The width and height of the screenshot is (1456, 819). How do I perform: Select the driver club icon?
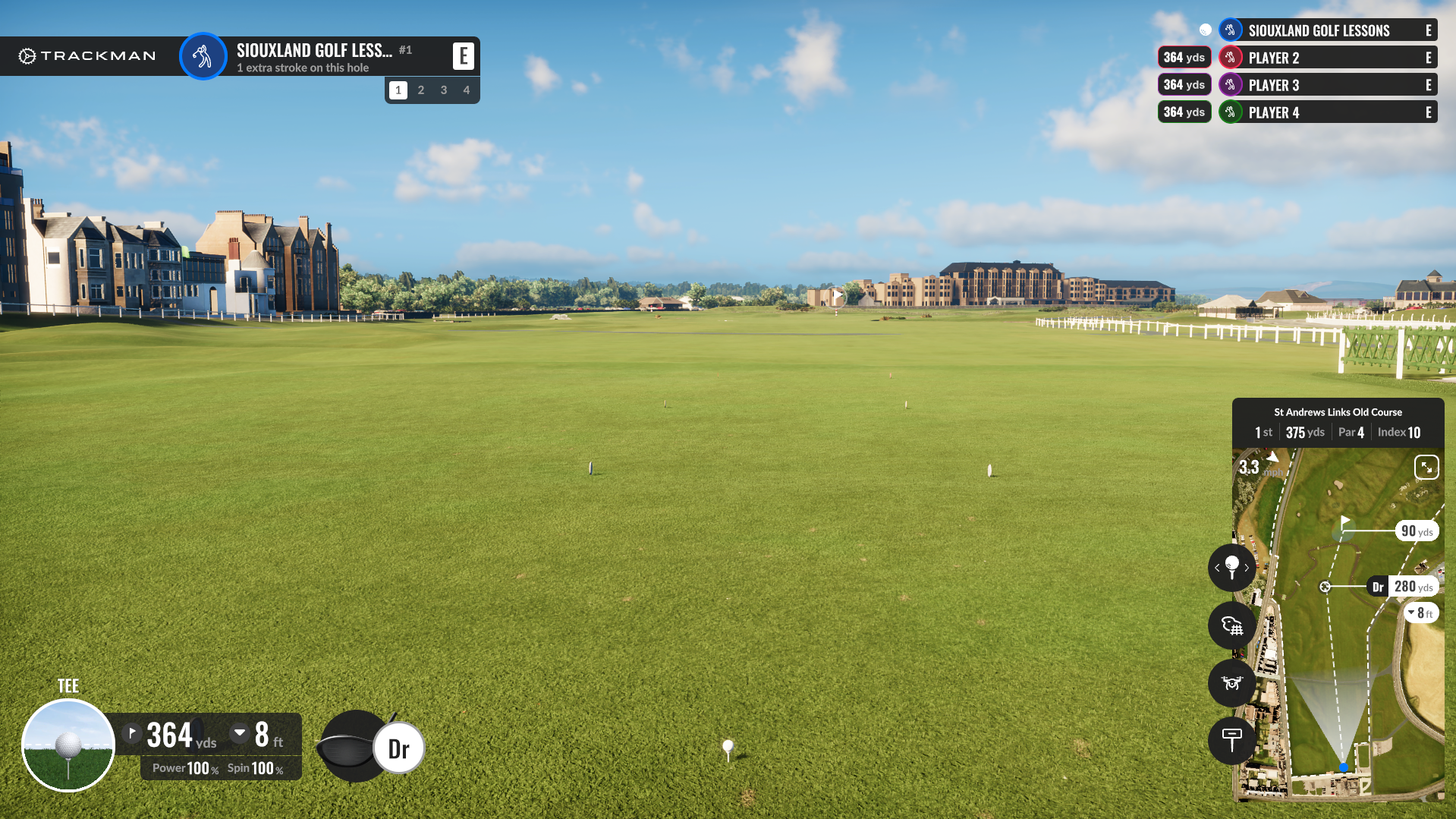(398, 748)
